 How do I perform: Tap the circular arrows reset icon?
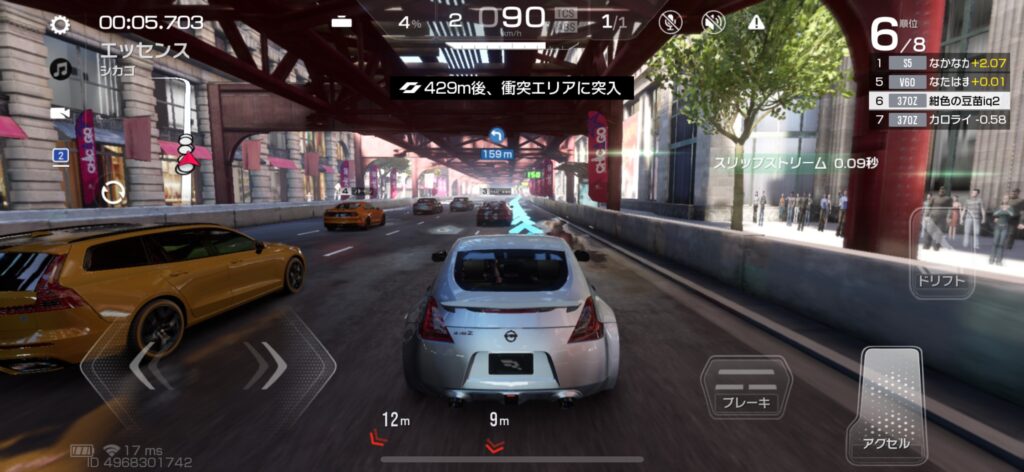point(112,191)
